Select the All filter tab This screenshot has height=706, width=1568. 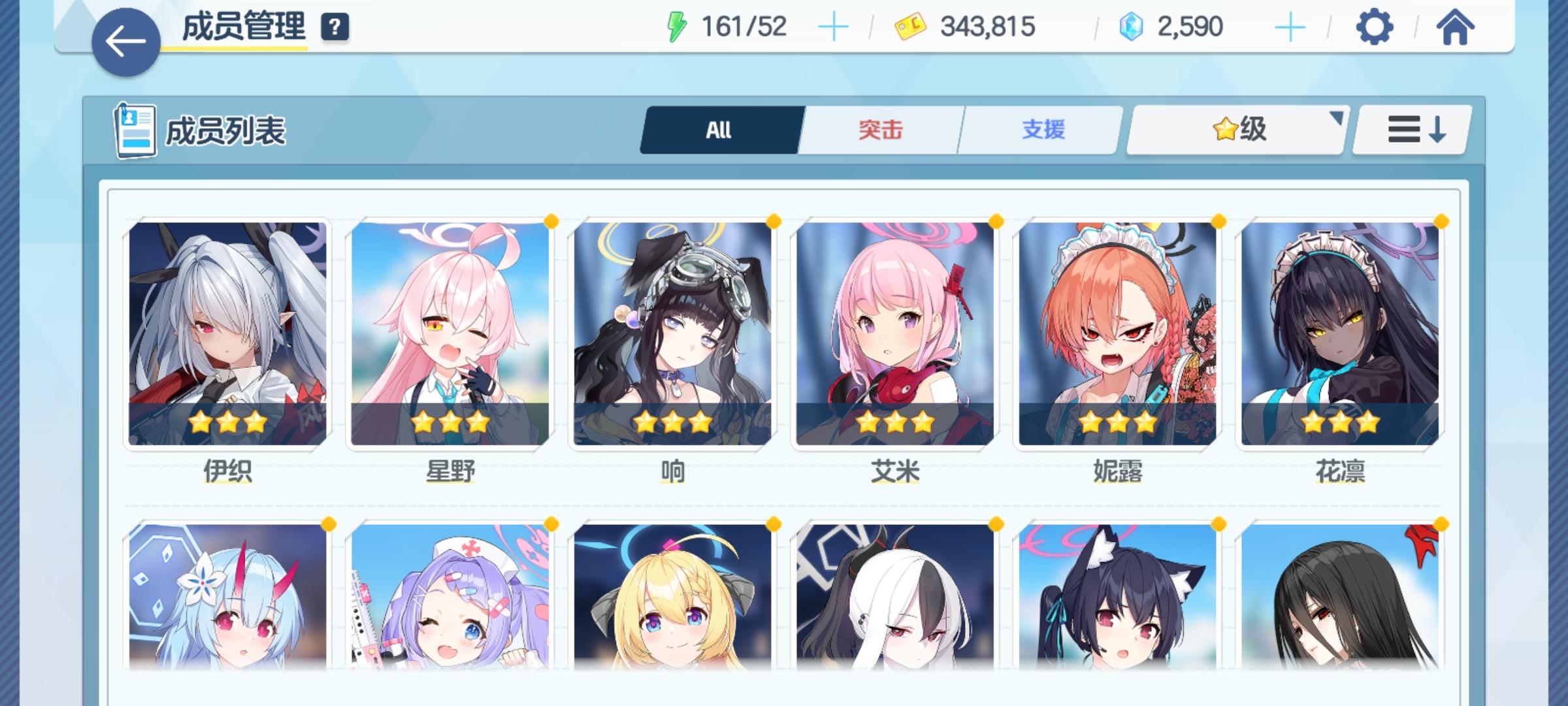(x=720, y=129)
